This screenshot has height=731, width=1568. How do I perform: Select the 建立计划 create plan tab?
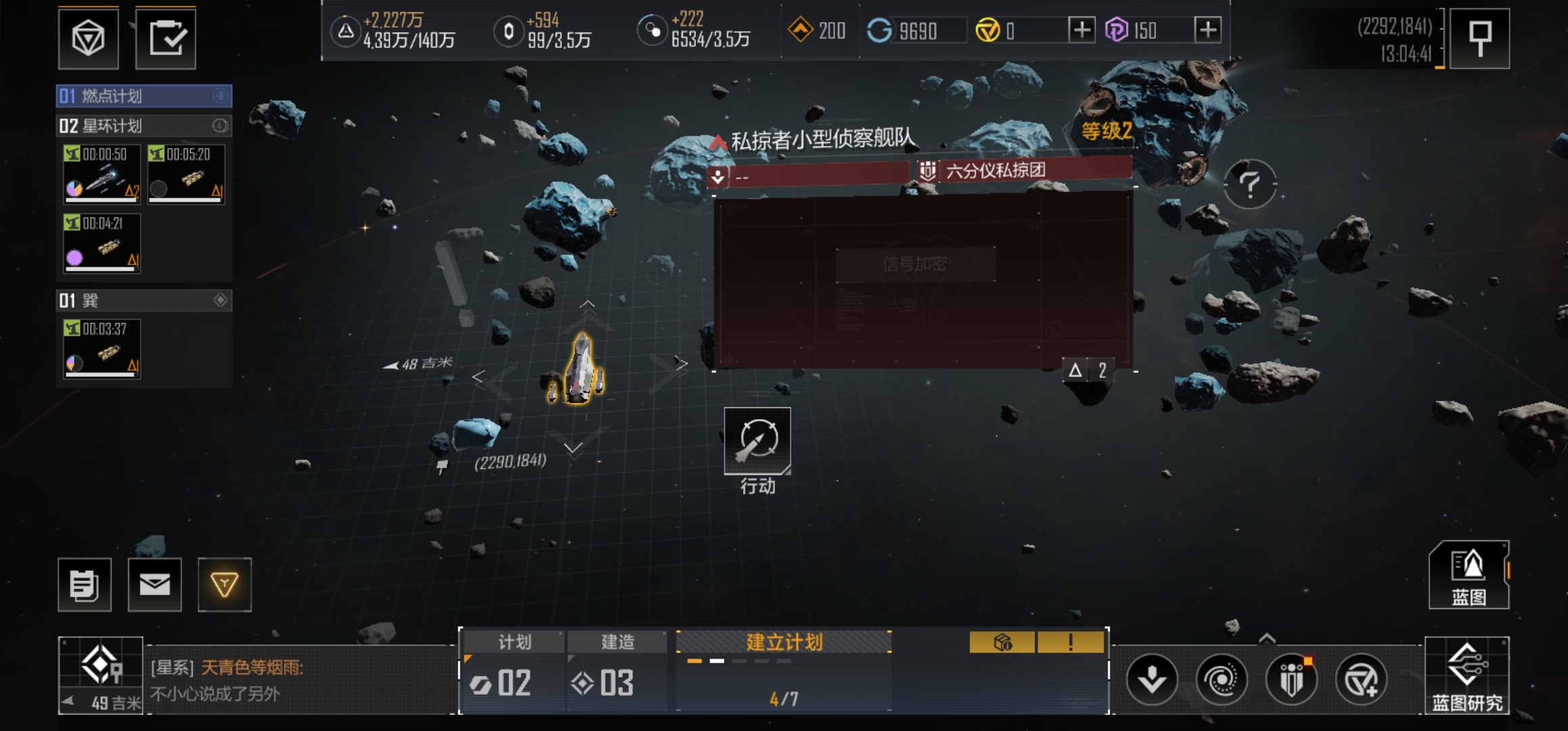(x=784, y=642)
